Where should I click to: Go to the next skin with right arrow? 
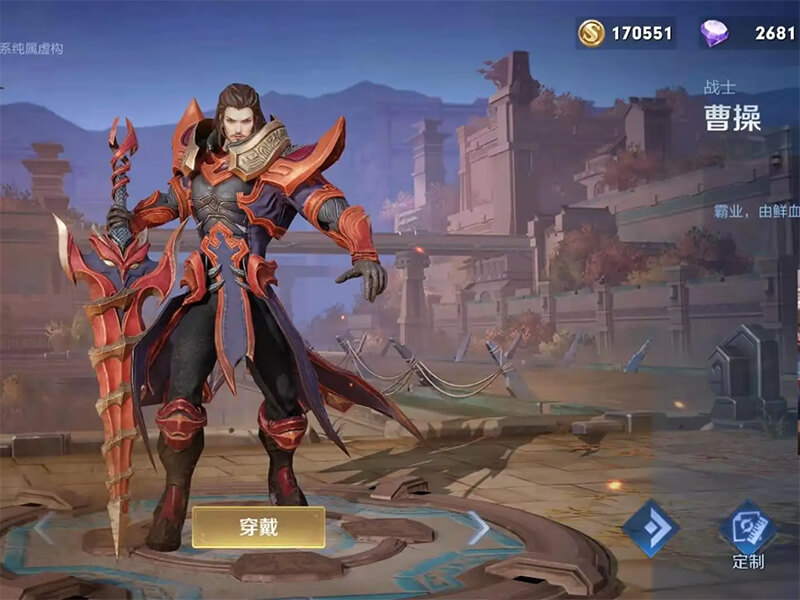[478, 528]
